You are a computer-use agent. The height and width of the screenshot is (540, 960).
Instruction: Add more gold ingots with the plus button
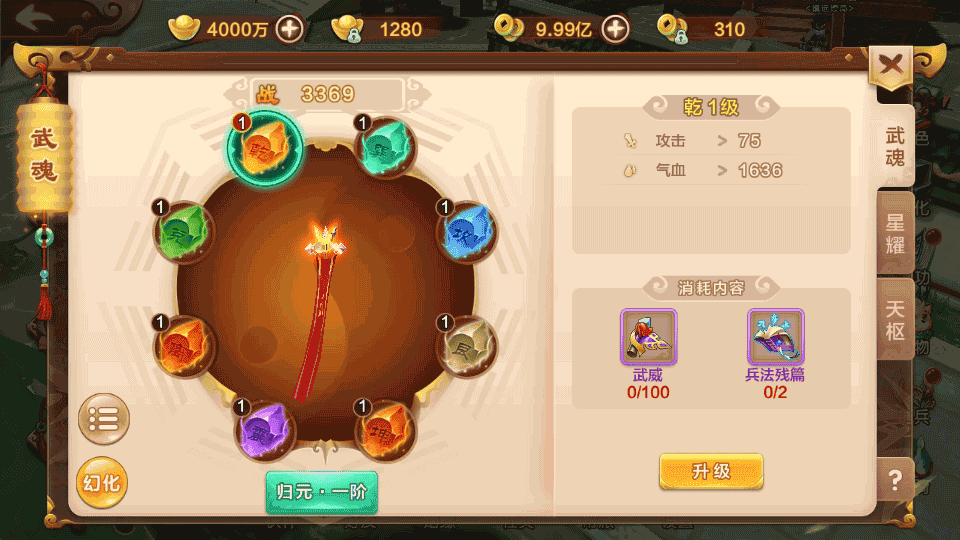(x=290, y=29)
